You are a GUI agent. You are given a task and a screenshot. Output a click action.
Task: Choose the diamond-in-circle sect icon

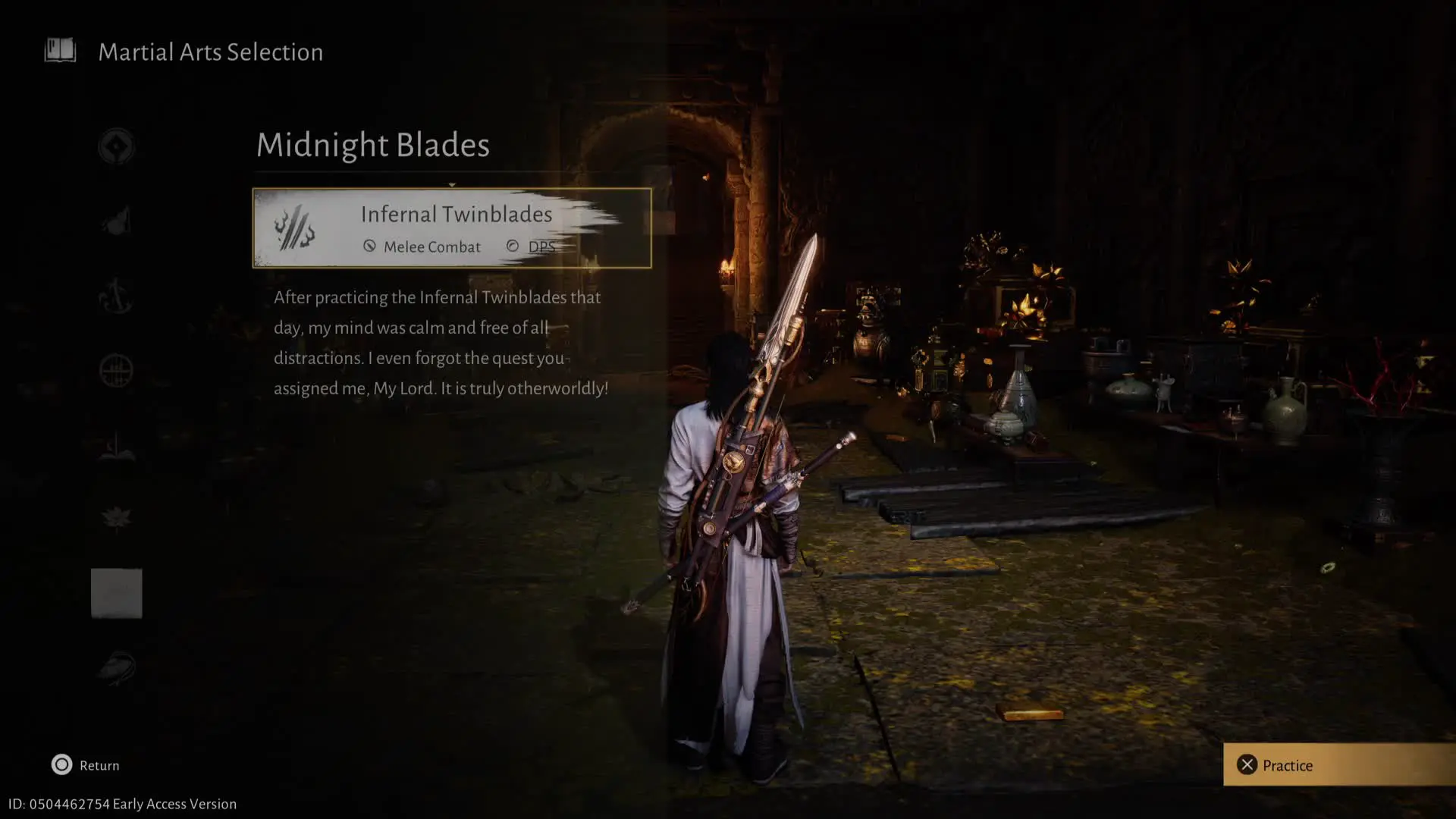coord(116,146)
